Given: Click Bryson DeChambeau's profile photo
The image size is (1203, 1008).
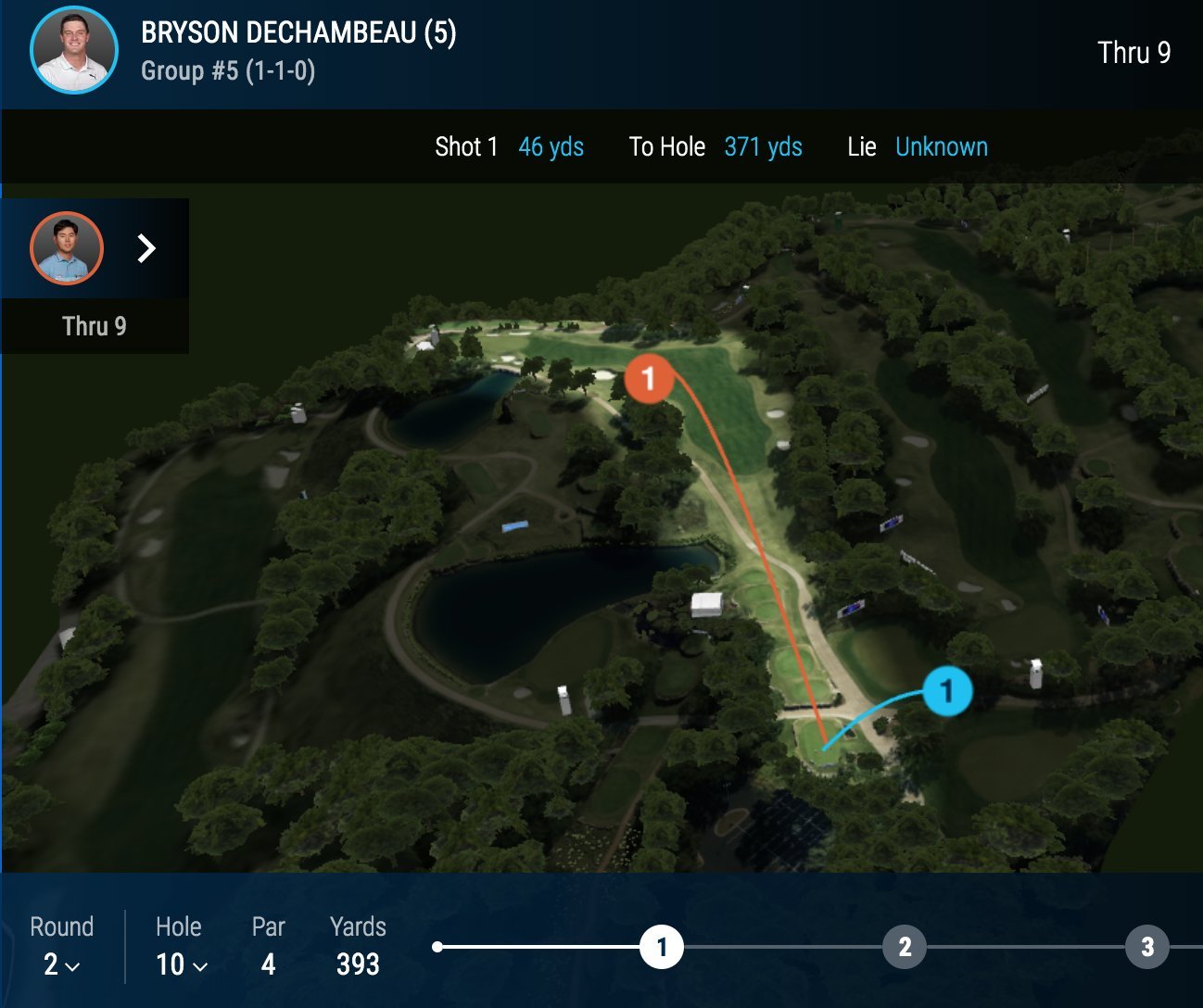Looking at the screenshot, I should click(74, 50).
